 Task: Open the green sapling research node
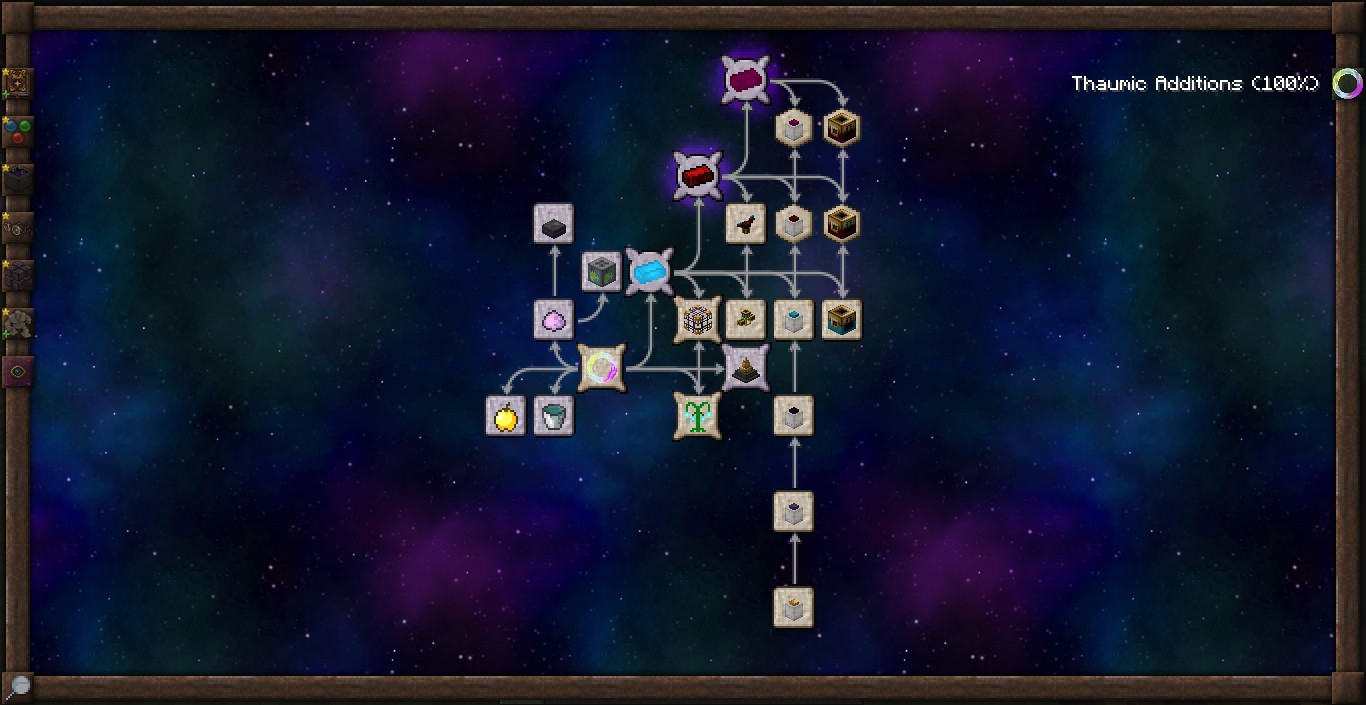(x=697, y=416)
